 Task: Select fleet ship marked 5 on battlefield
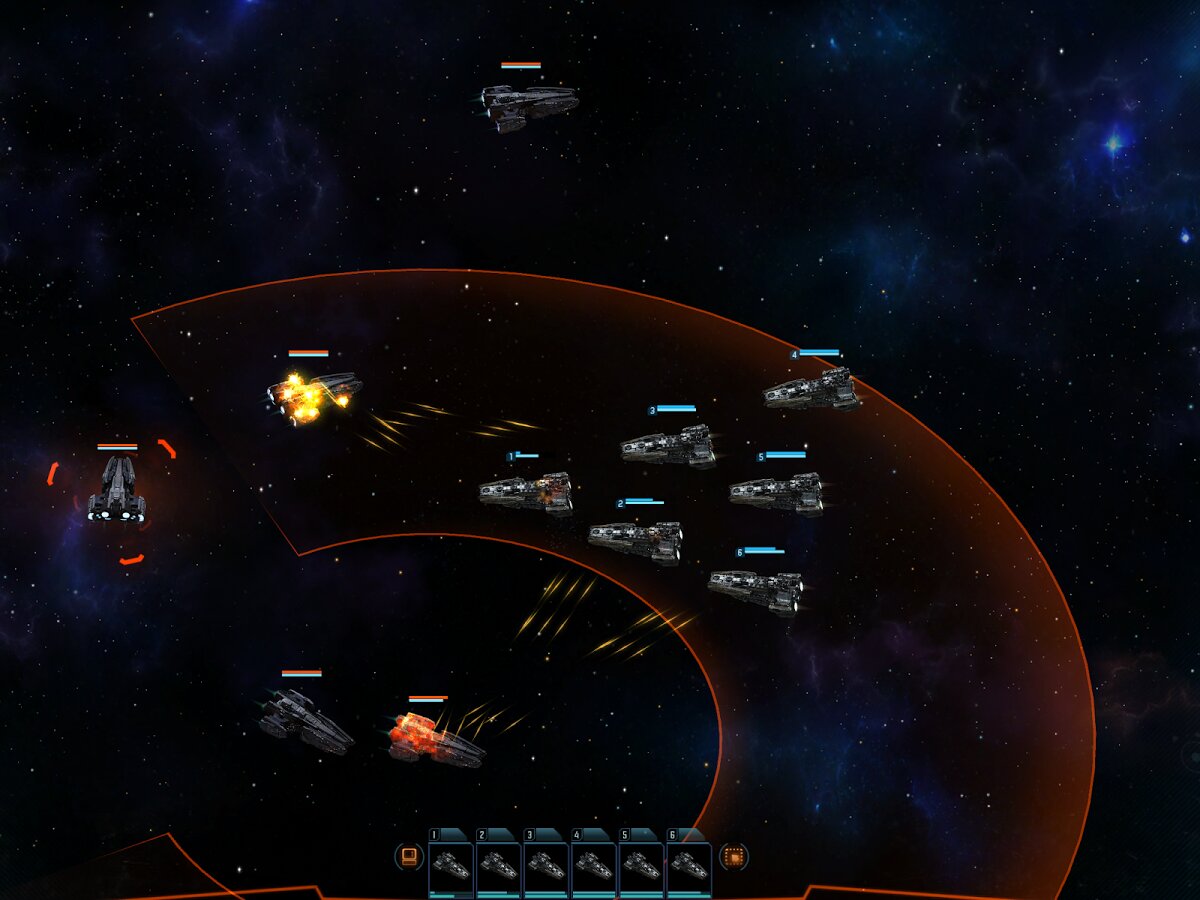point(777,493)
